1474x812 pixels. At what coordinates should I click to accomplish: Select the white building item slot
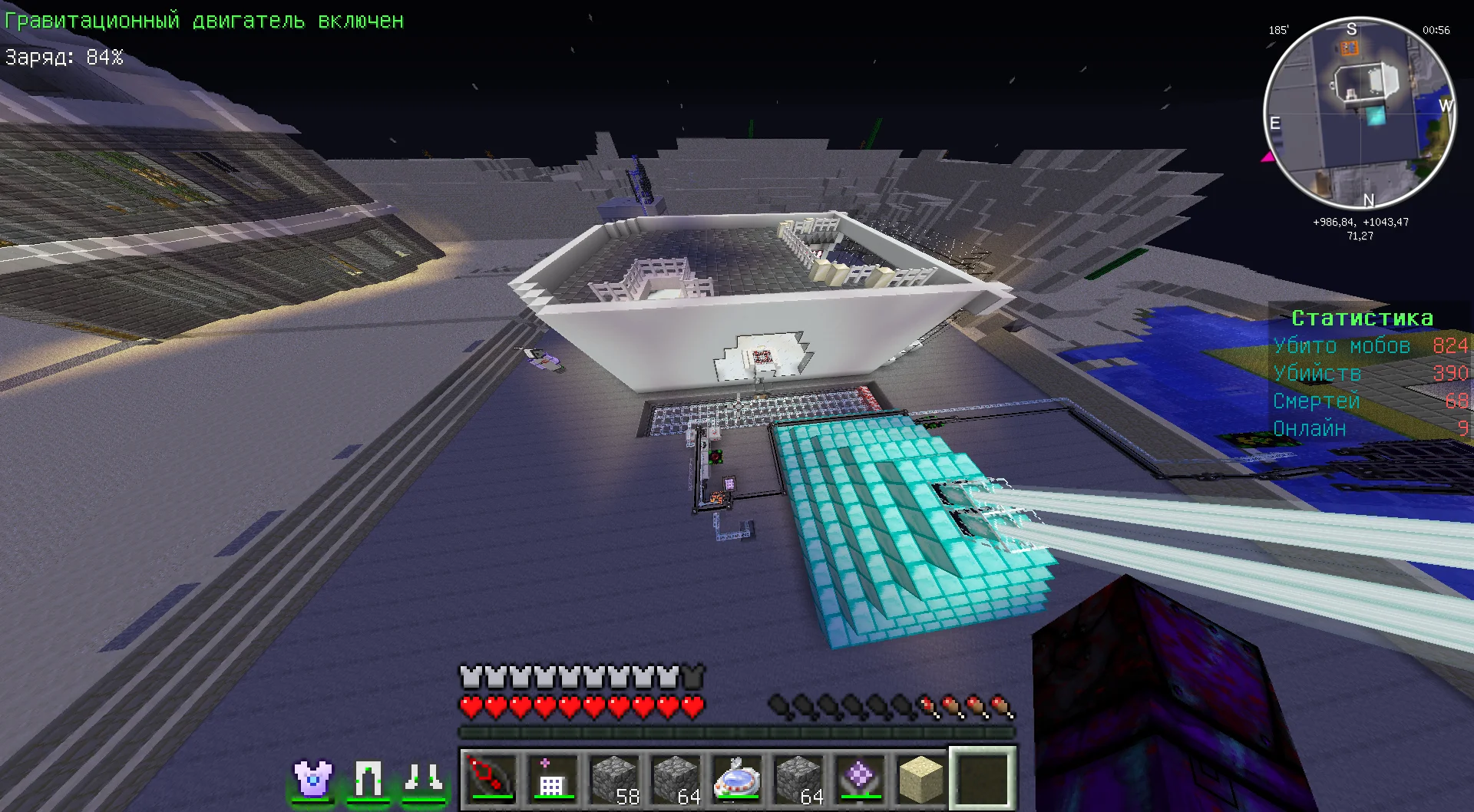point(553,778)
